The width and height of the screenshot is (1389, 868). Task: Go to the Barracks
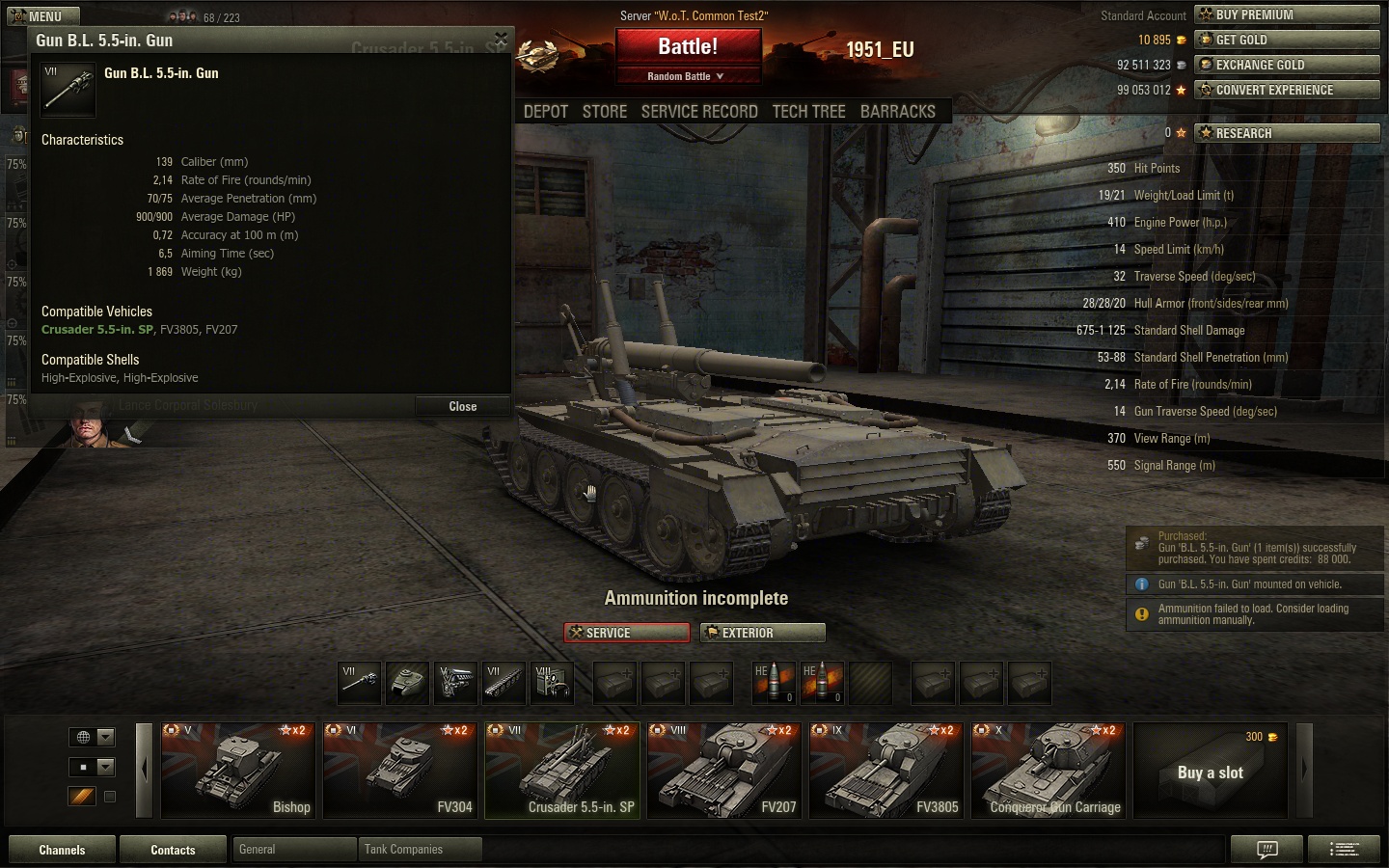(x=898, y=112)
